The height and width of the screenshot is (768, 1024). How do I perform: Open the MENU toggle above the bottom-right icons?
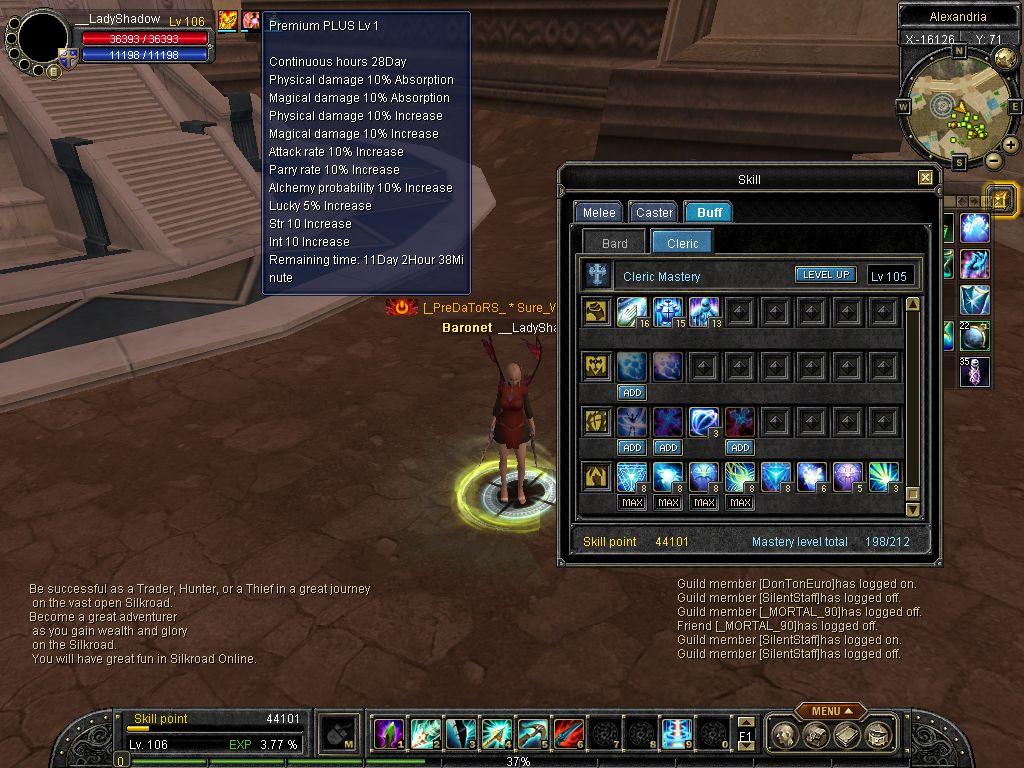830,711
